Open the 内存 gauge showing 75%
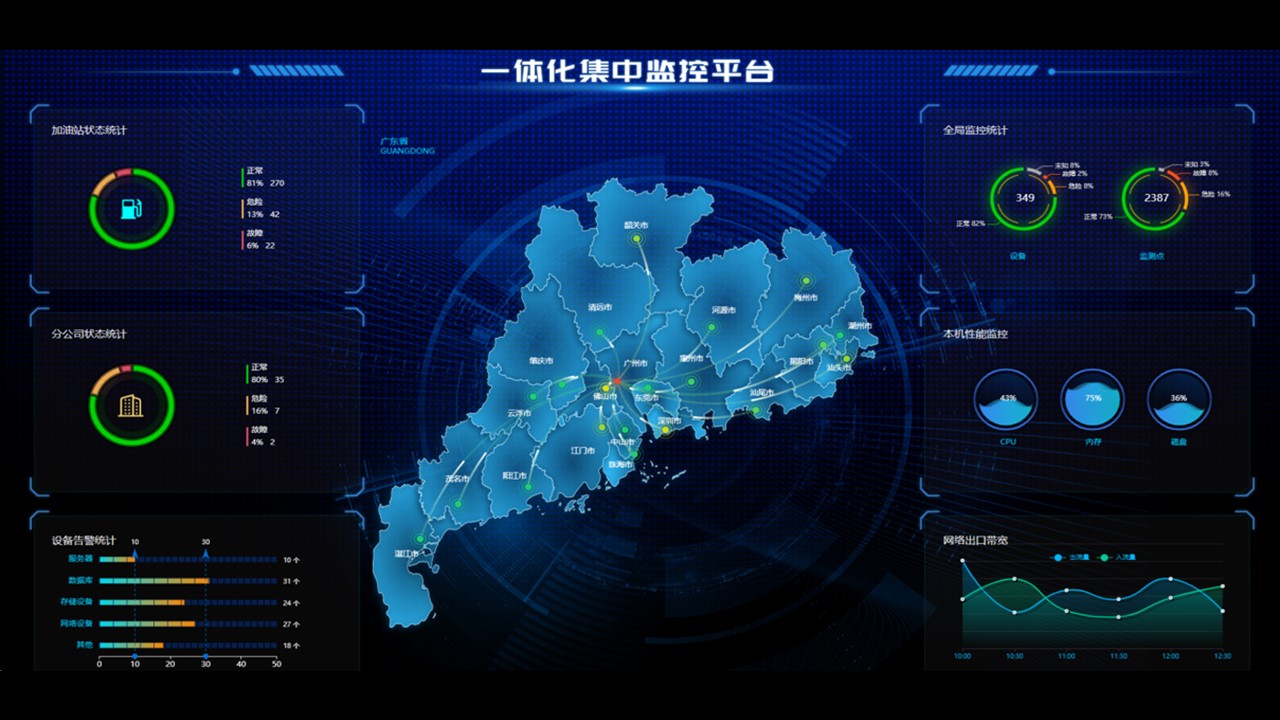The image size is (1280, 720). tap(1093, 400)
